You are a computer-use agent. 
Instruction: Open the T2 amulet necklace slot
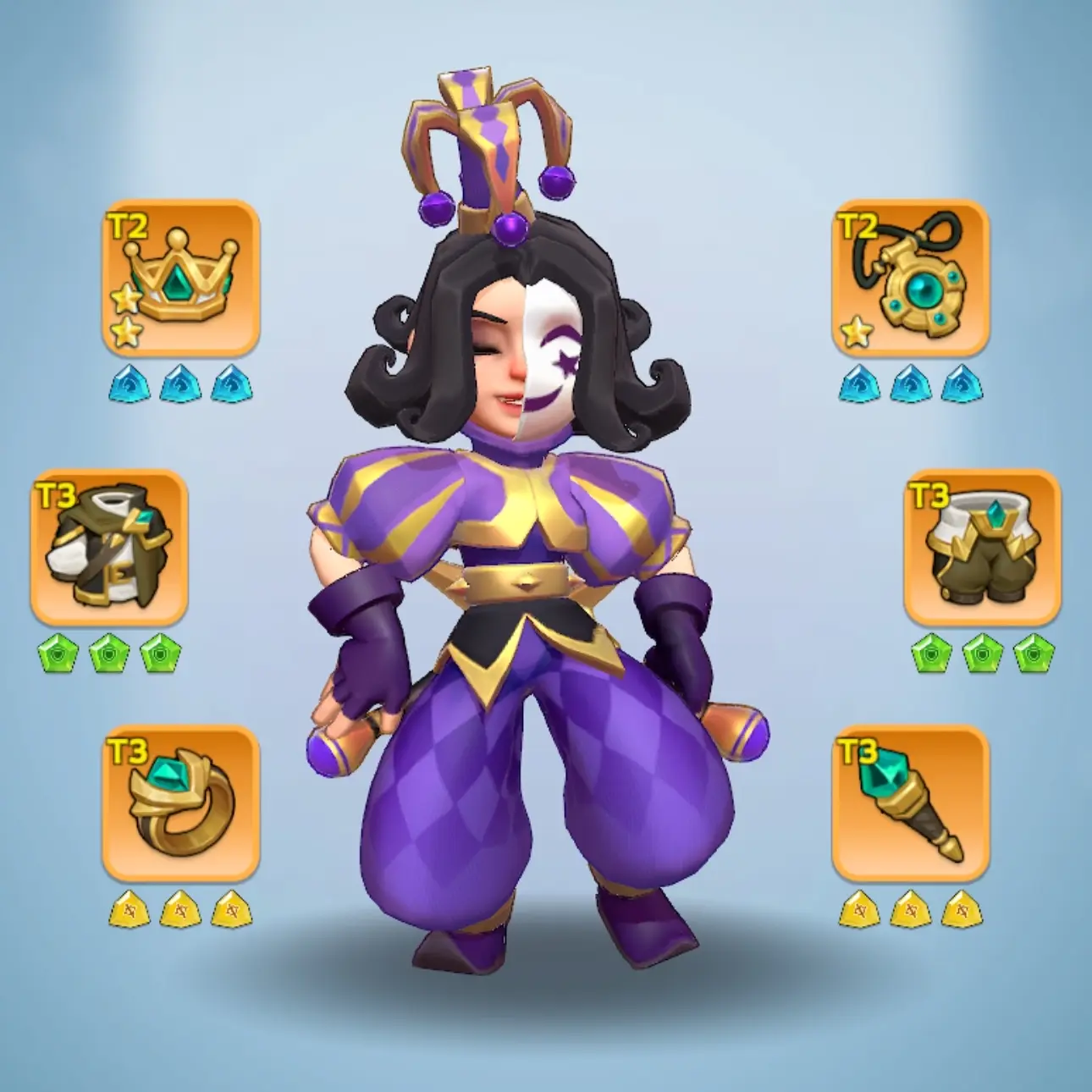click(x=910, y=277)
